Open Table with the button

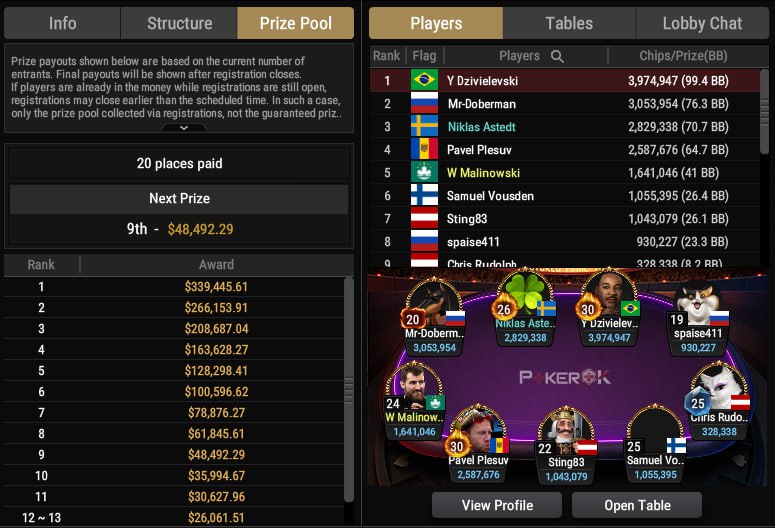[x=636, y=505]
